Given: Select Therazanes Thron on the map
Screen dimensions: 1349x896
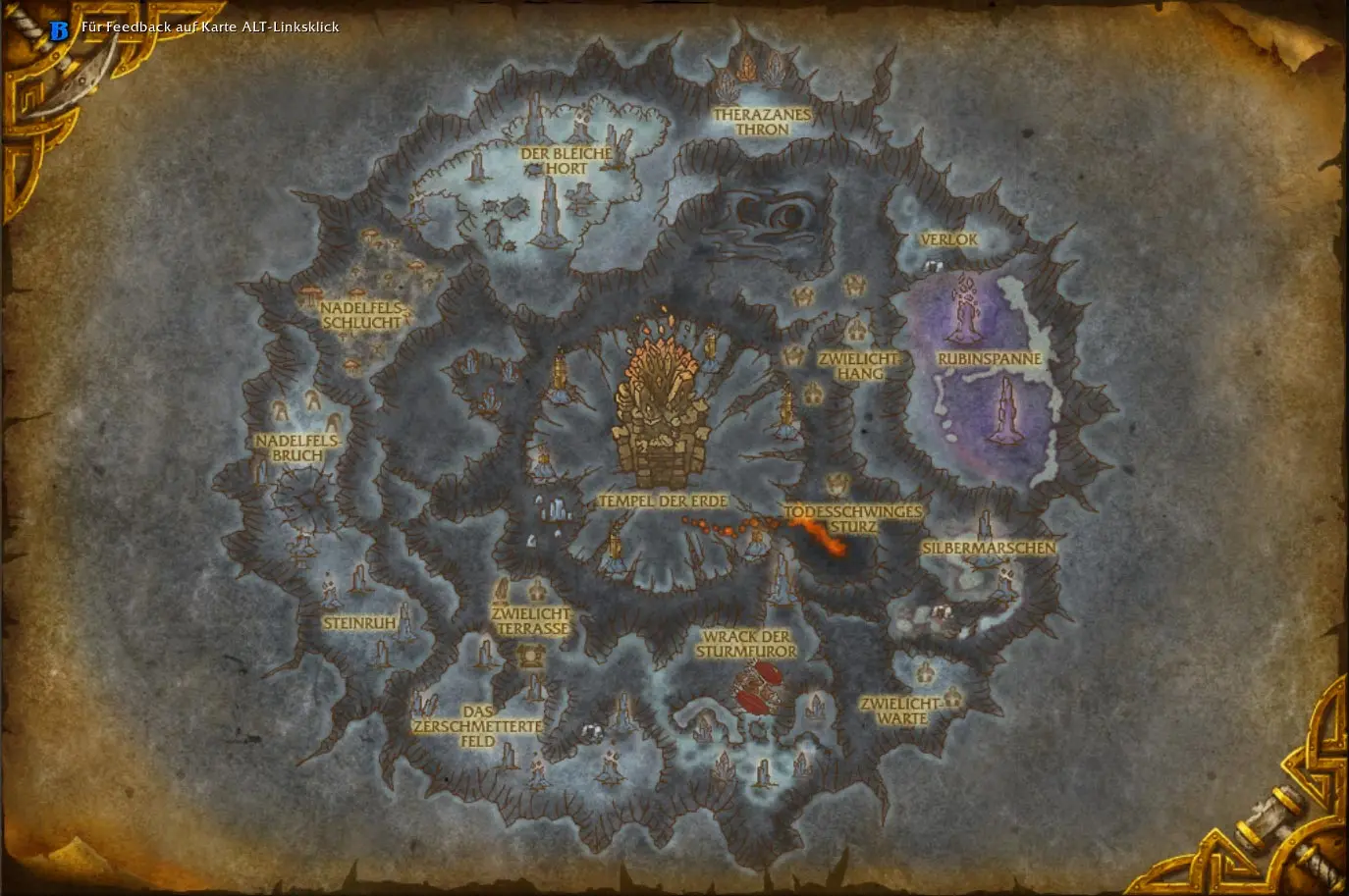Looking at the screenshot, I should point(762,122).
